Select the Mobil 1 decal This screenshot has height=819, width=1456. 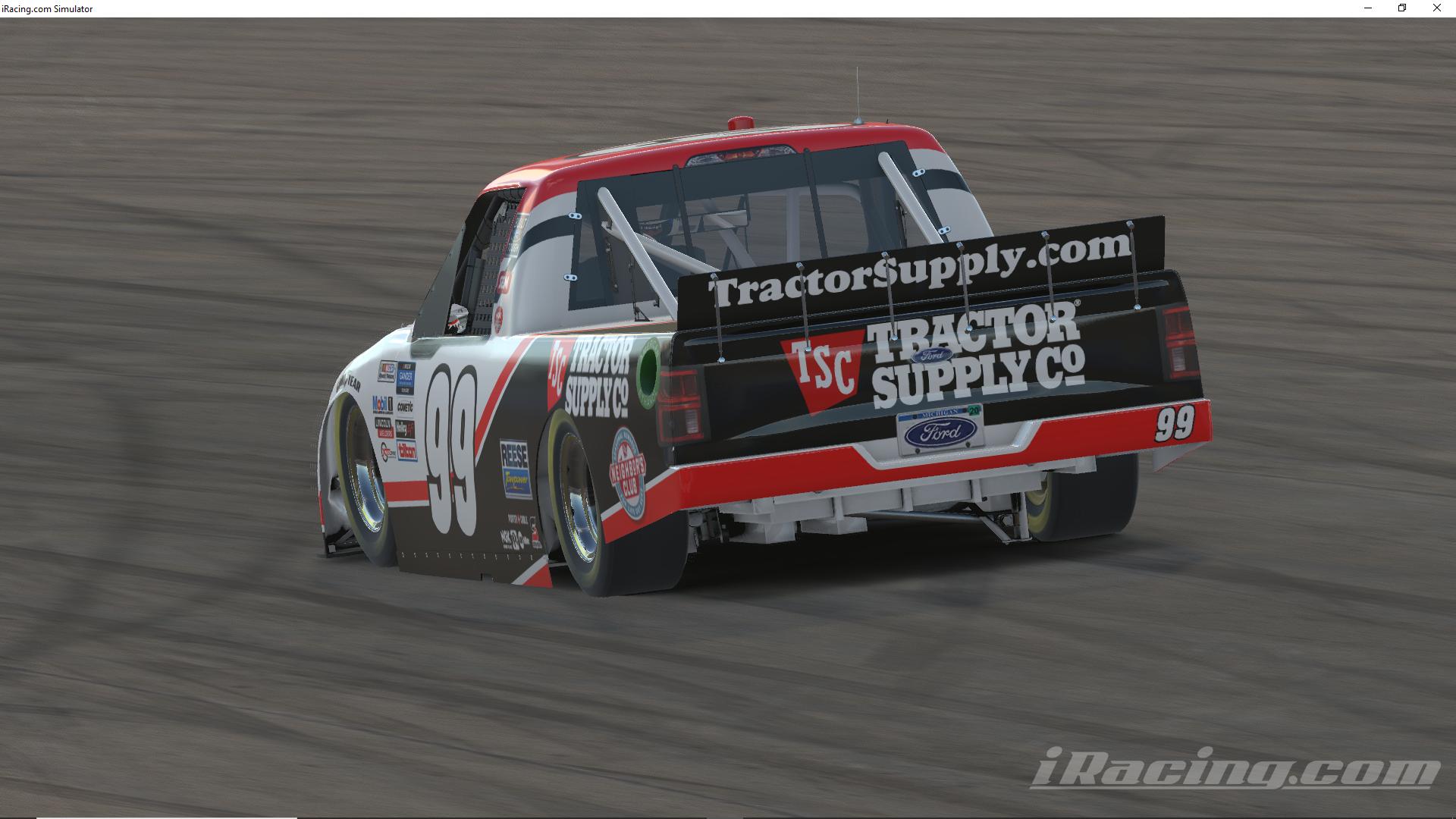coord(381,404)
